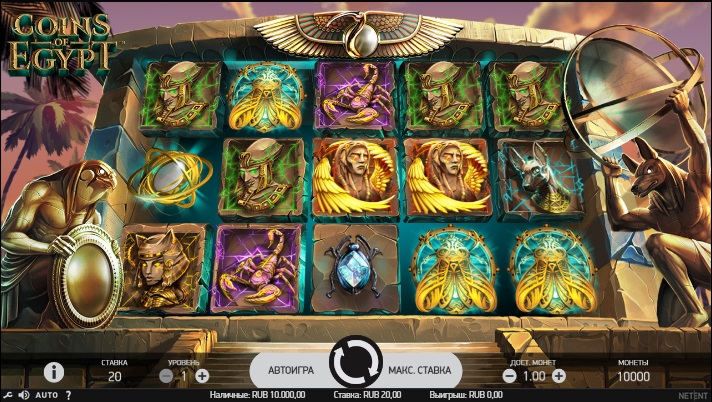The height and width of the screenshot is (402, 712).
Task: Set the max bet with МАКС. СТАВКА
Action: coord(420,370)
